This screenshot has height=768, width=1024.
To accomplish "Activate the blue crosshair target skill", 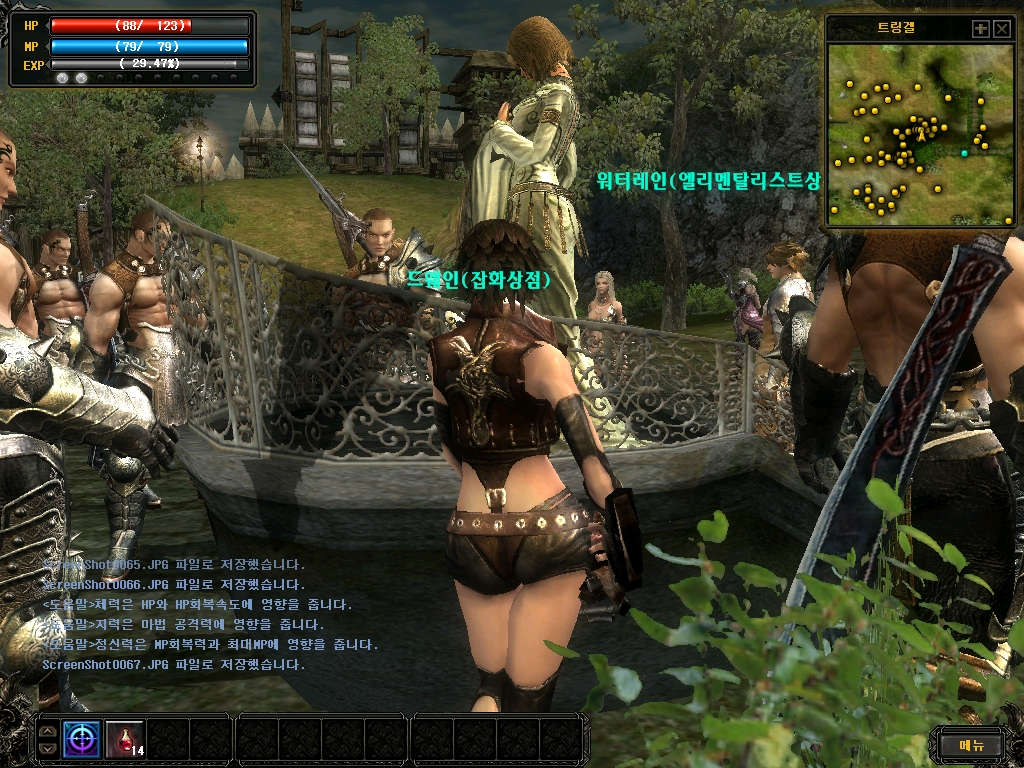I will point(82,739).
